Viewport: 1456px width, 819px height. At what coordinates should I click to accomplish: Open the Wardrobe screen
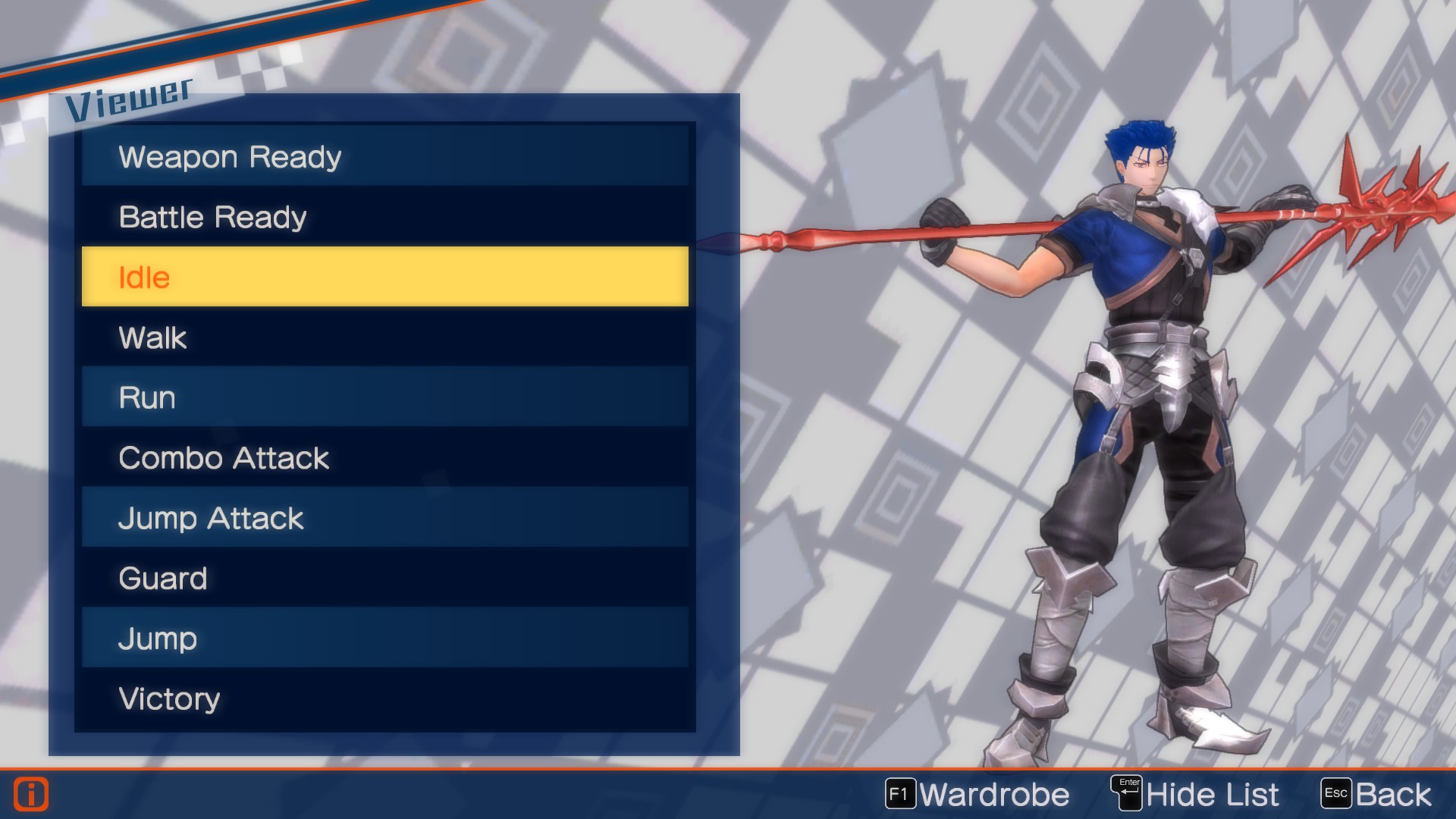(x=995, y=794)
